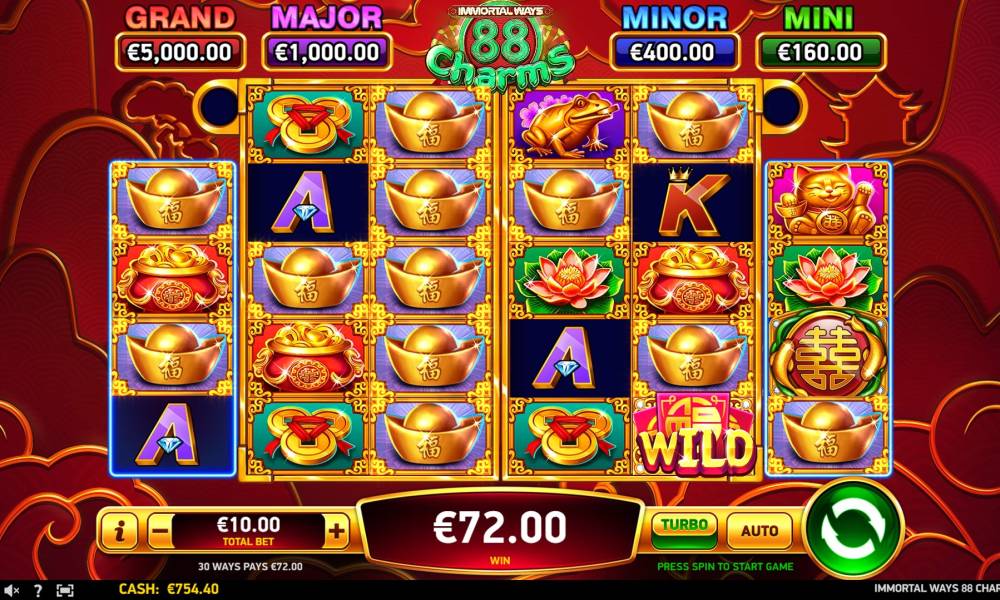This screenshot has height=600, width=1000.
Task: Decrease total bet with the minus button
Action: 160,532
